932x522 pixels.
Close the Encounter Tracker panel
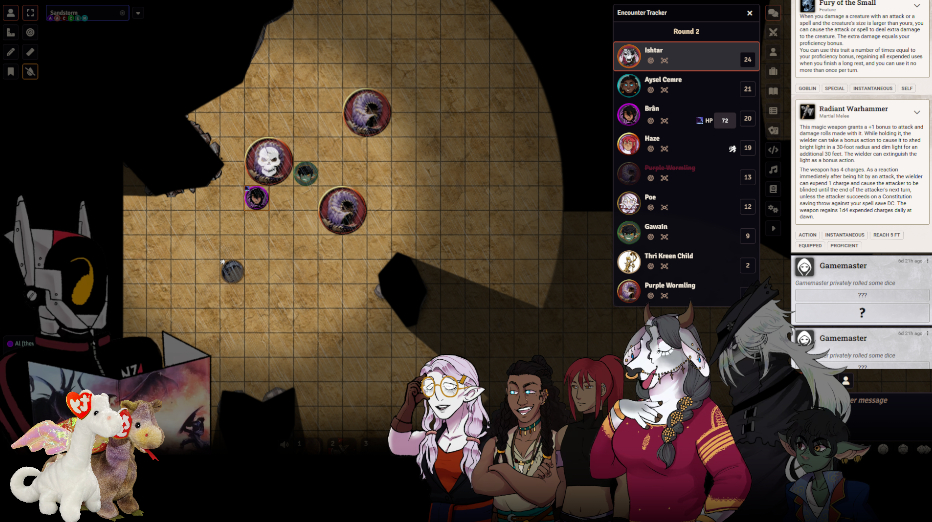coord(750,13)
